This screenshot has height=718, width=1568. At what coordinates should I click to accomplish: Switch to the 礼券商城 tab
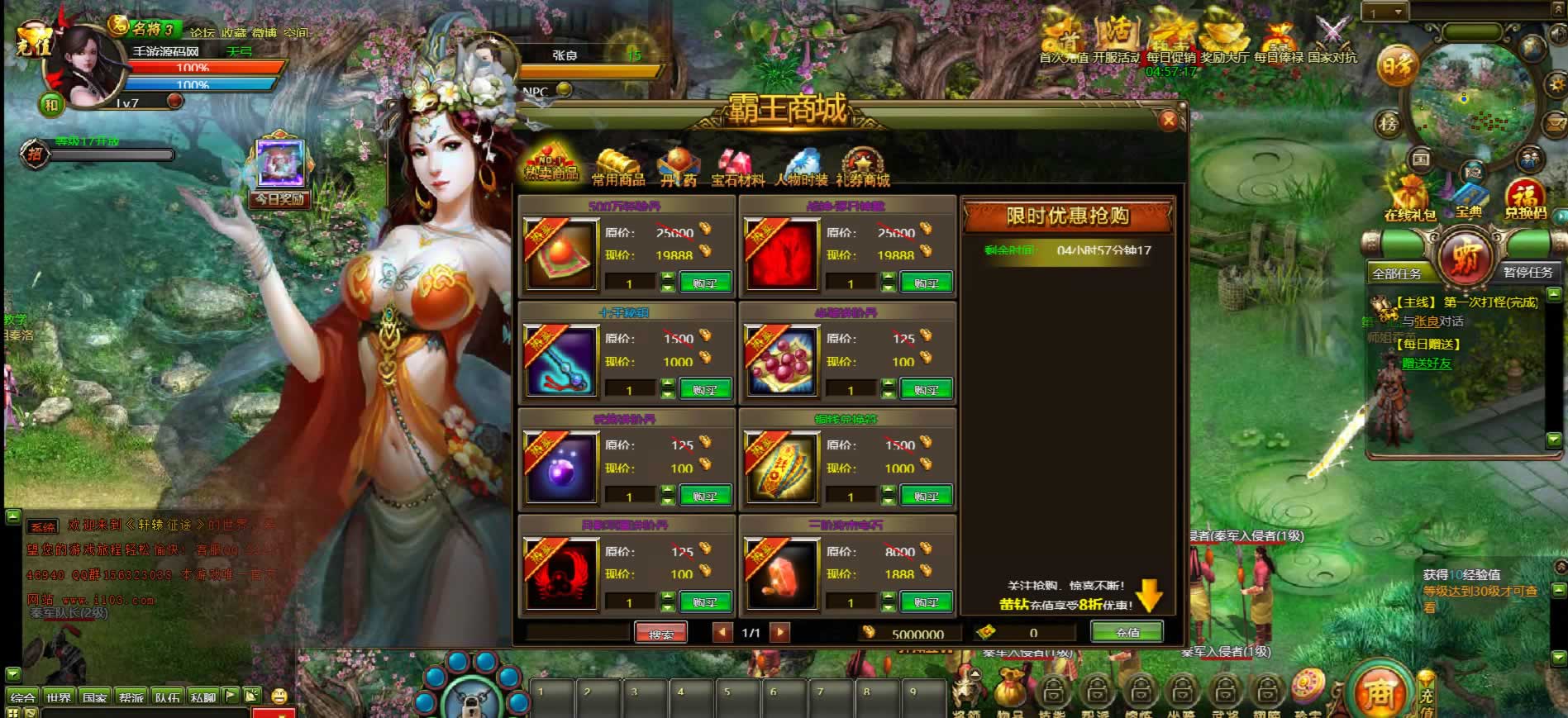coord(862,168)
